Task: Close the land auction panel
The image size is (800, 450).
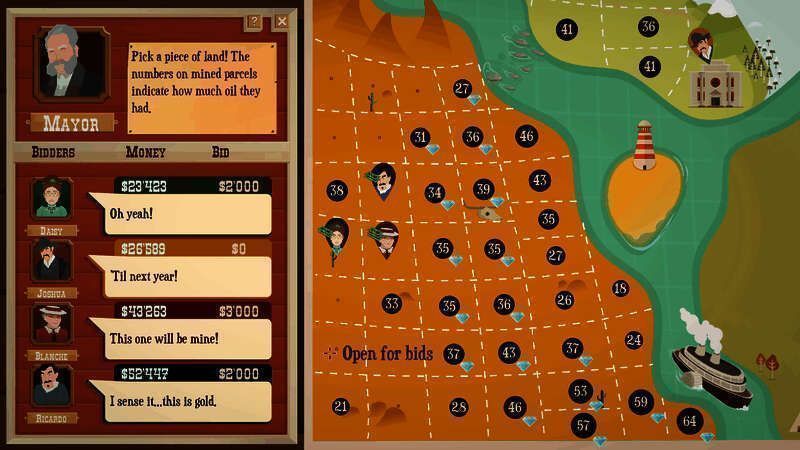Action: (282, 21)
